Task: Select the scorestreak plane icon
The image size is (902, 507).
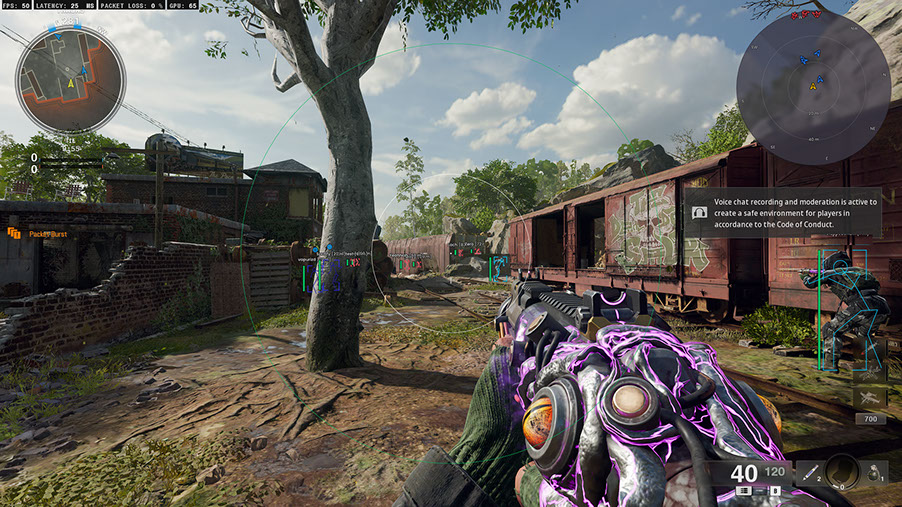Action: click(x=868, y=397)
